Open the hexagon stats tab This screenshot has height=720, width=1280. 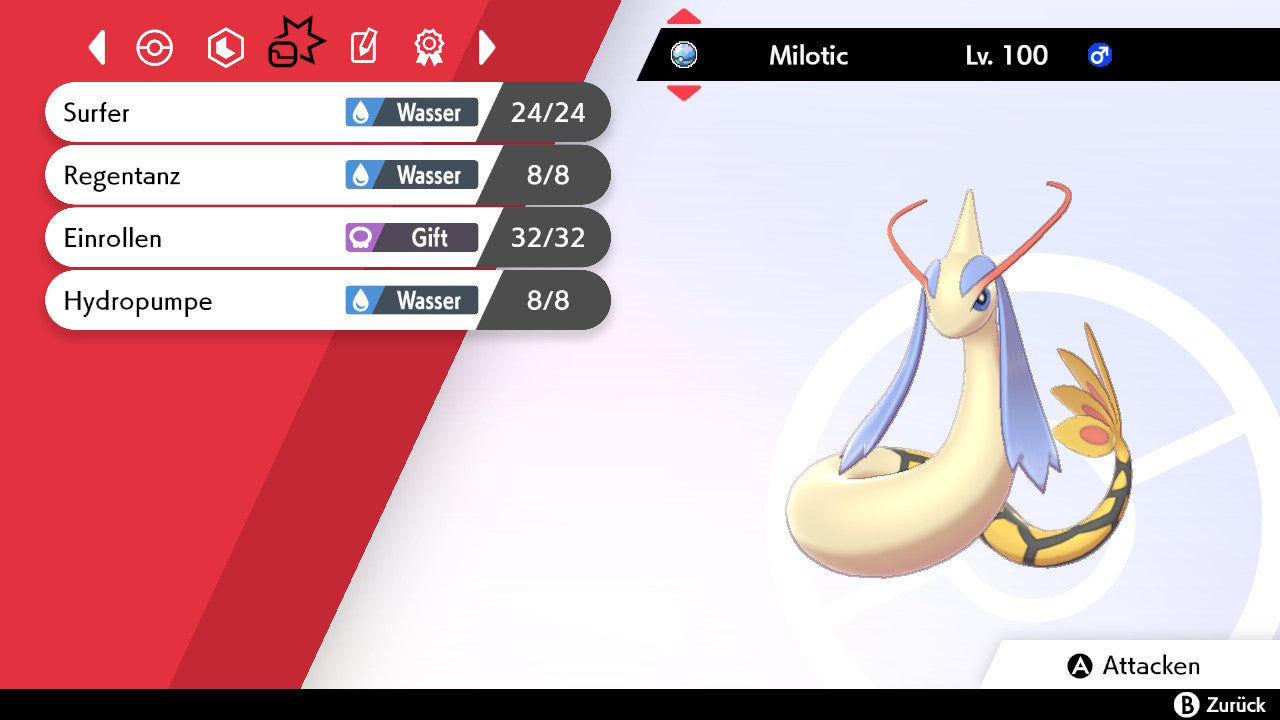coord(225,48)
